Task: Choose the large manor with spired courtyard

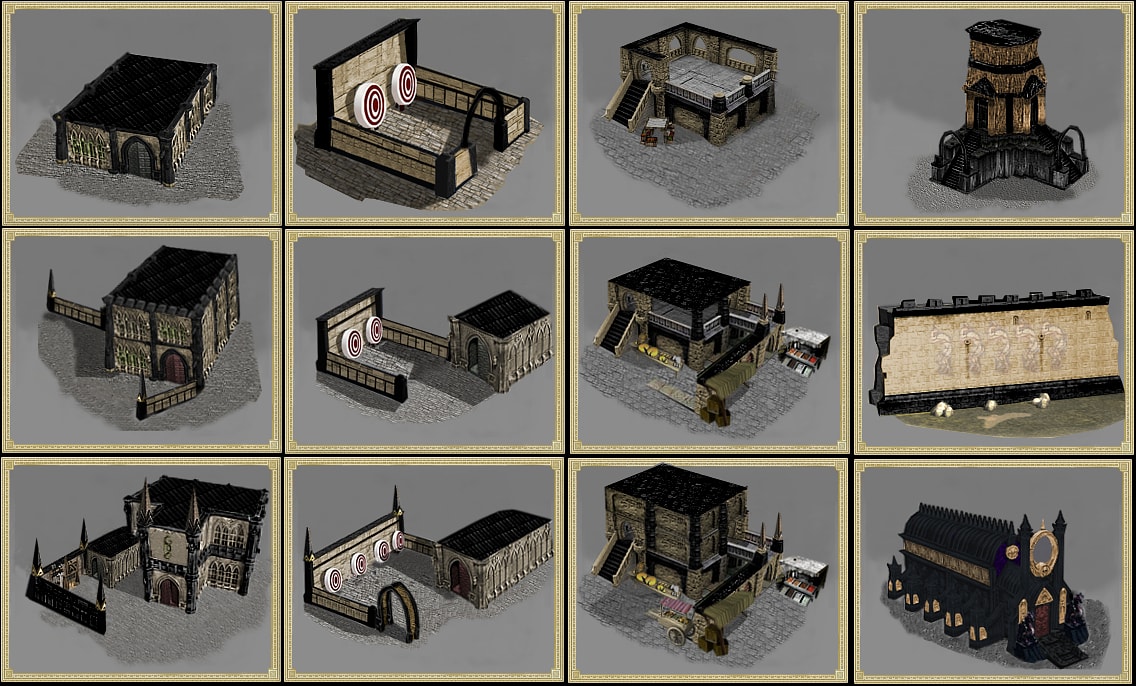Action: [141, 570]
